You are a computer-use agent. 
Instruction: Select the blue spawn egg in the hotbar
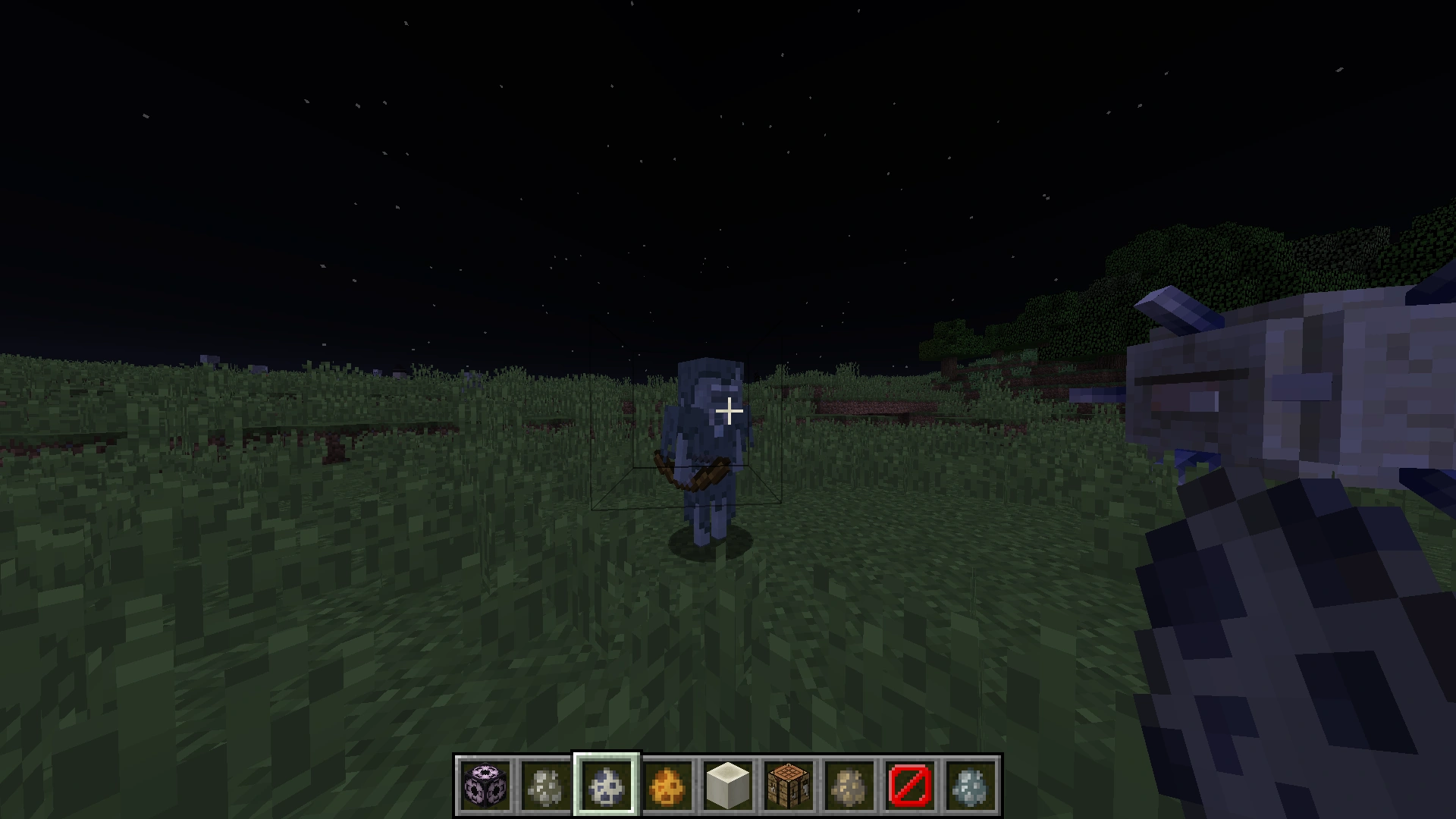click(607, 786)
